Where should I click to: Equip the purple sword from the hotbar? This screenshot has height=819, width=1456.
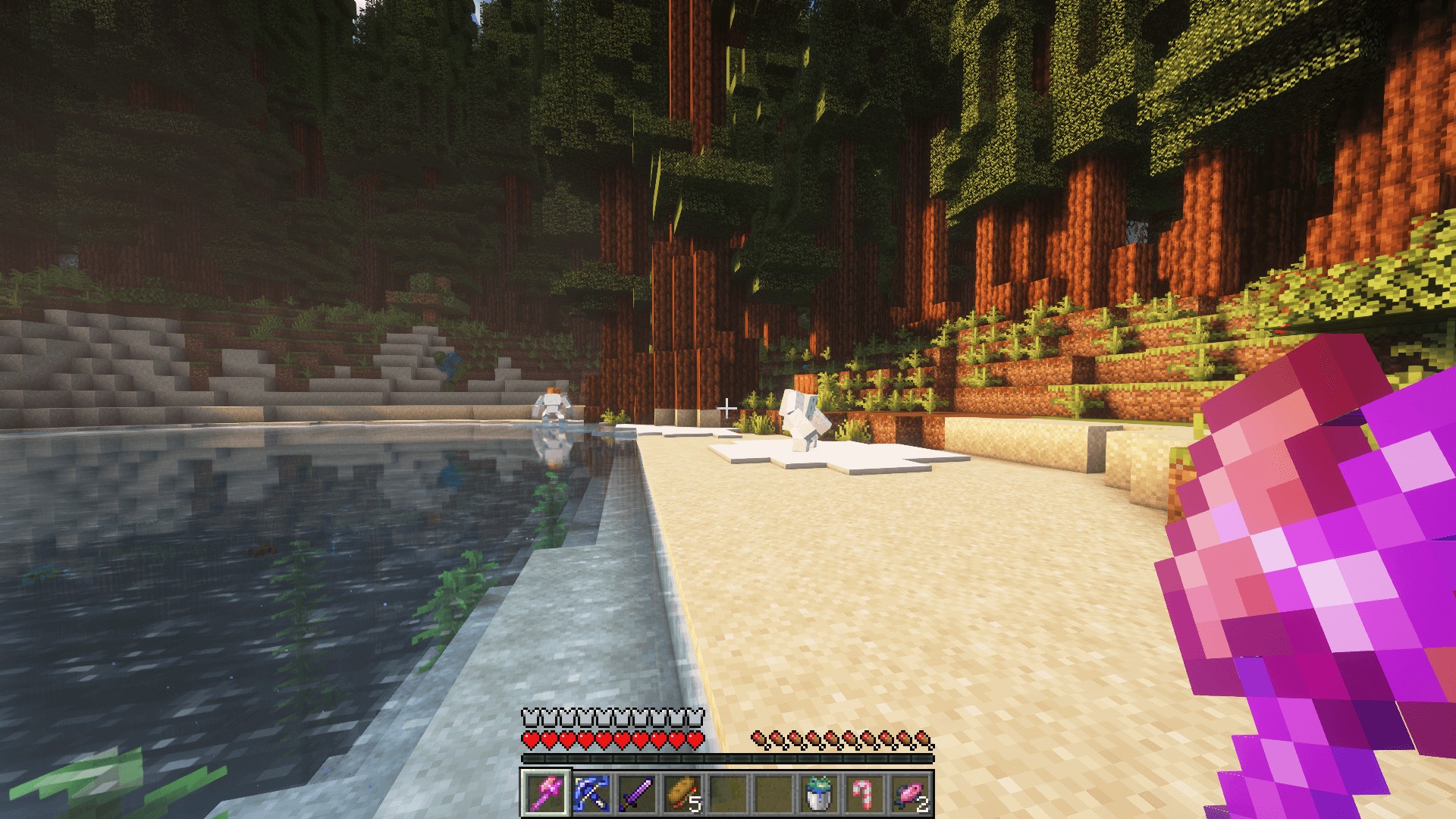tap(635, 793)
